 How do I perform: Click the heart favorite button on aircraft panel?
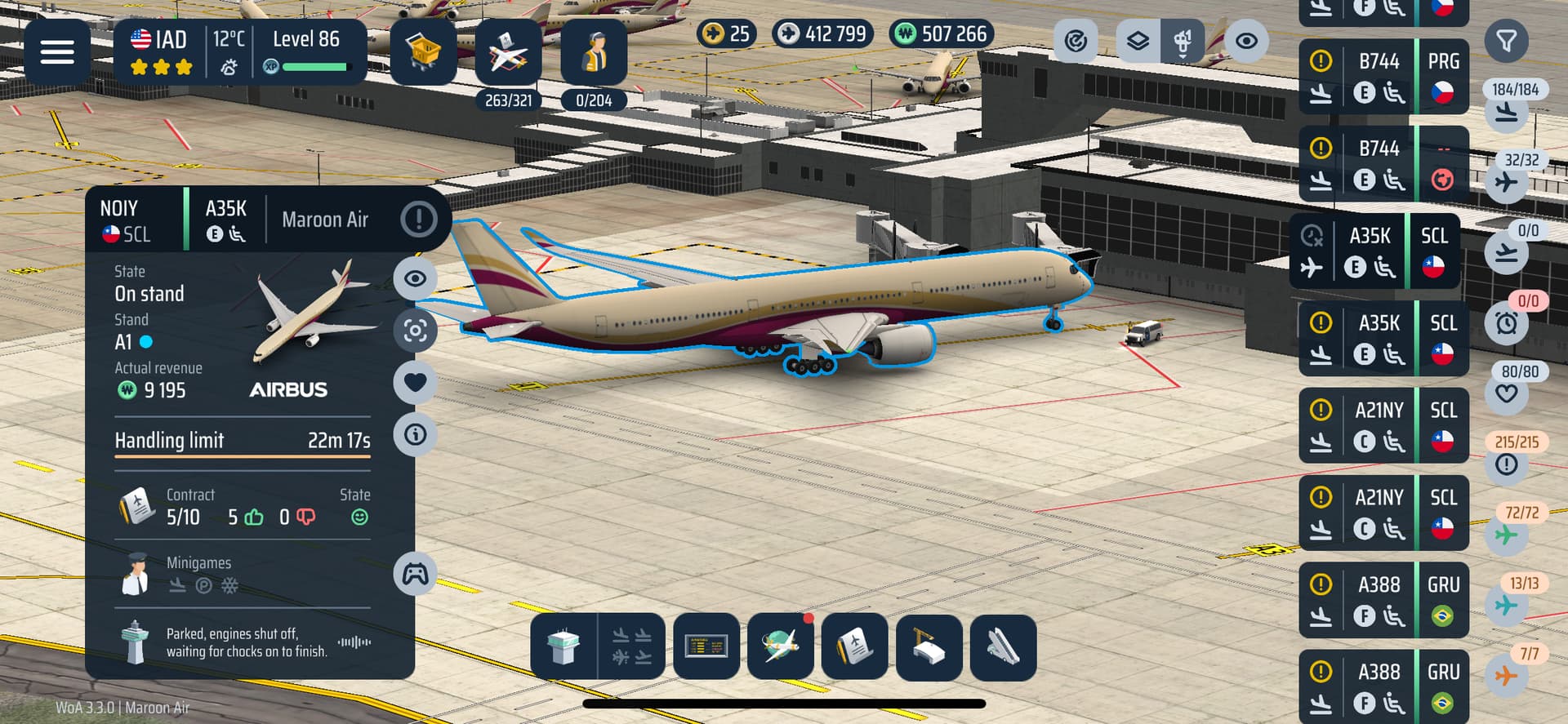(416, 382)
